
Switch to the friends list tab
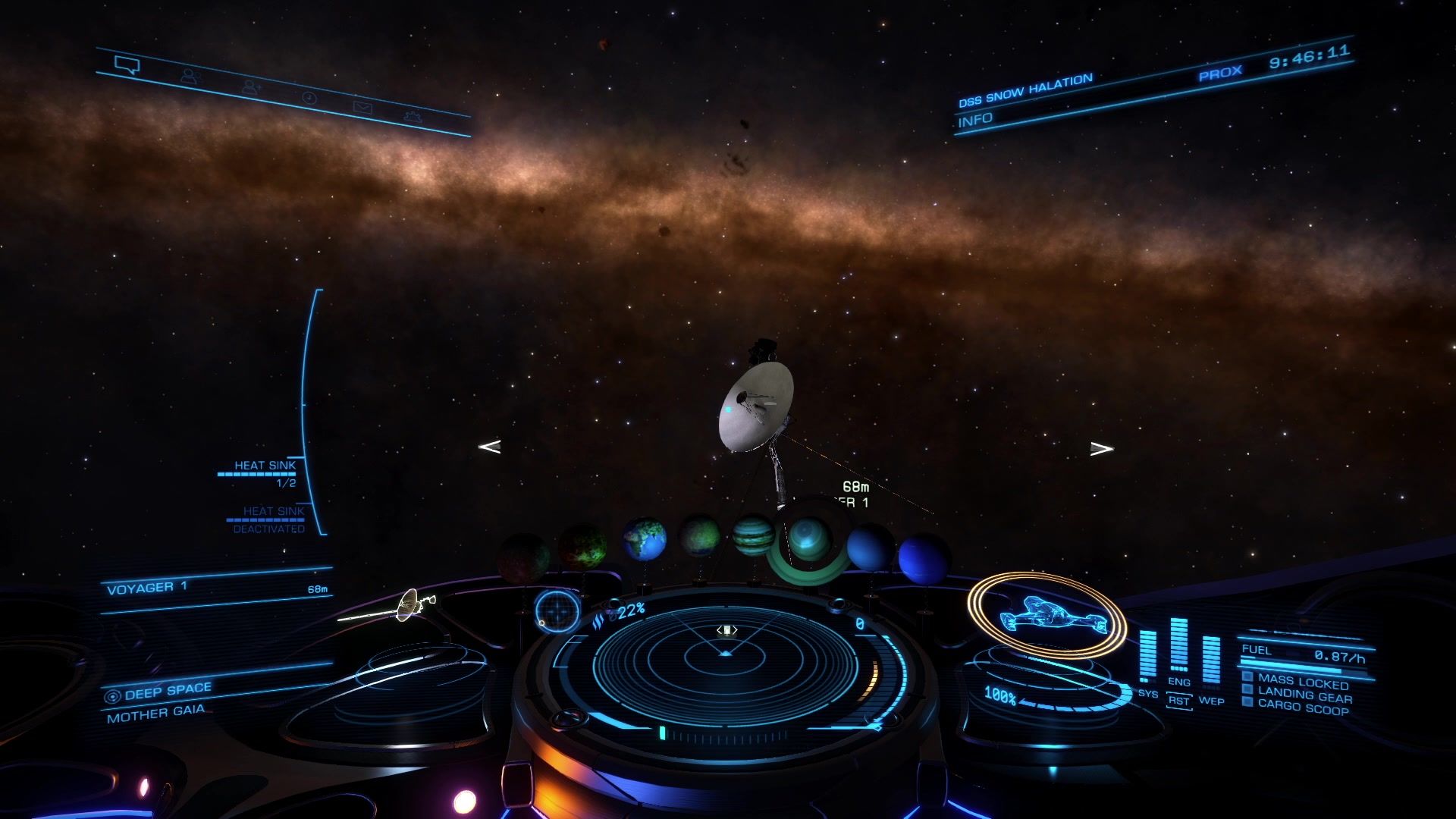pyautogui.click(x=189, y=77)
